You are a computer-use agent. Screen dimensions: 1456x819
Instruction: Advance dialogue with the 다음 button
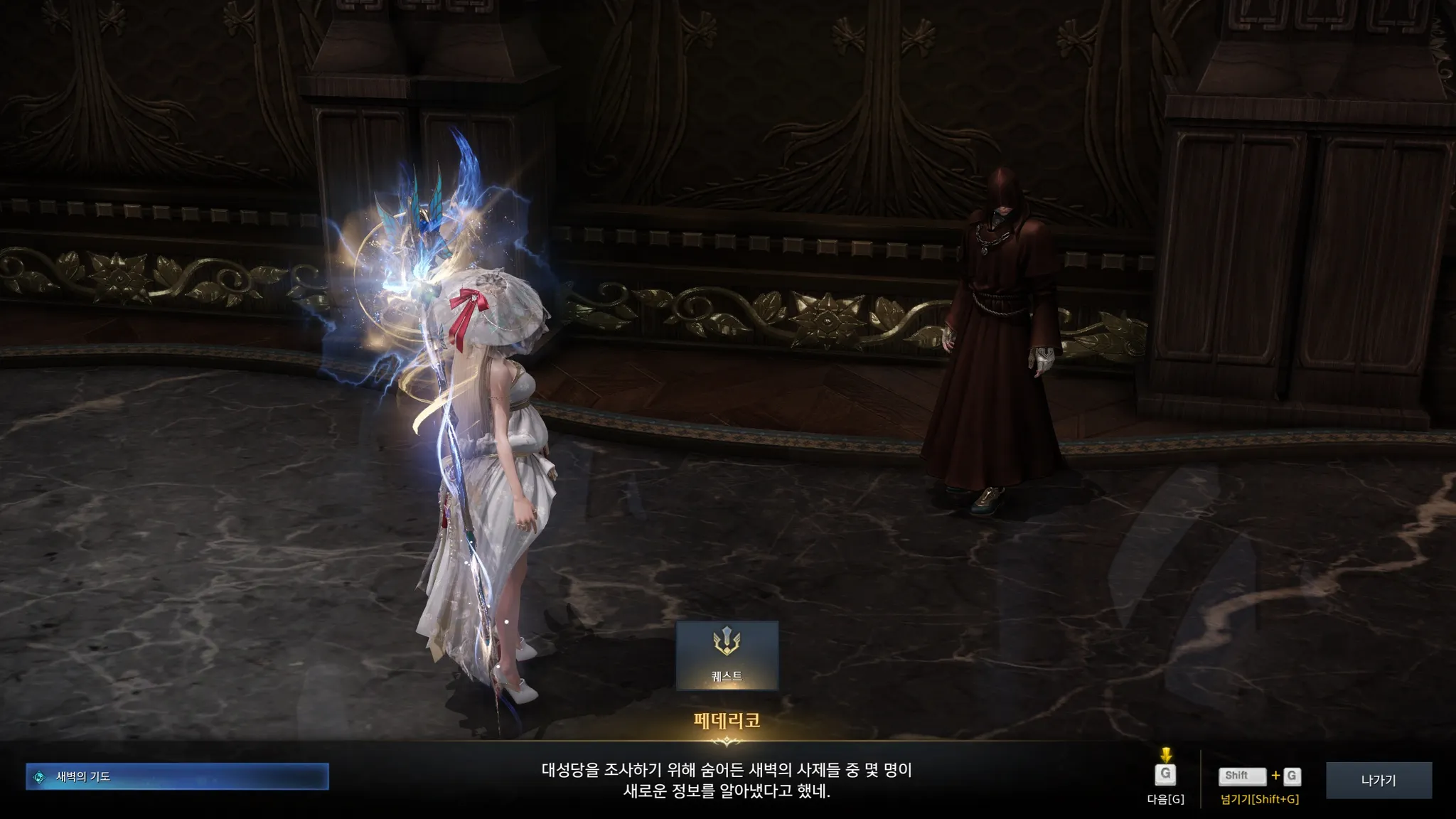coord(1165,776)
